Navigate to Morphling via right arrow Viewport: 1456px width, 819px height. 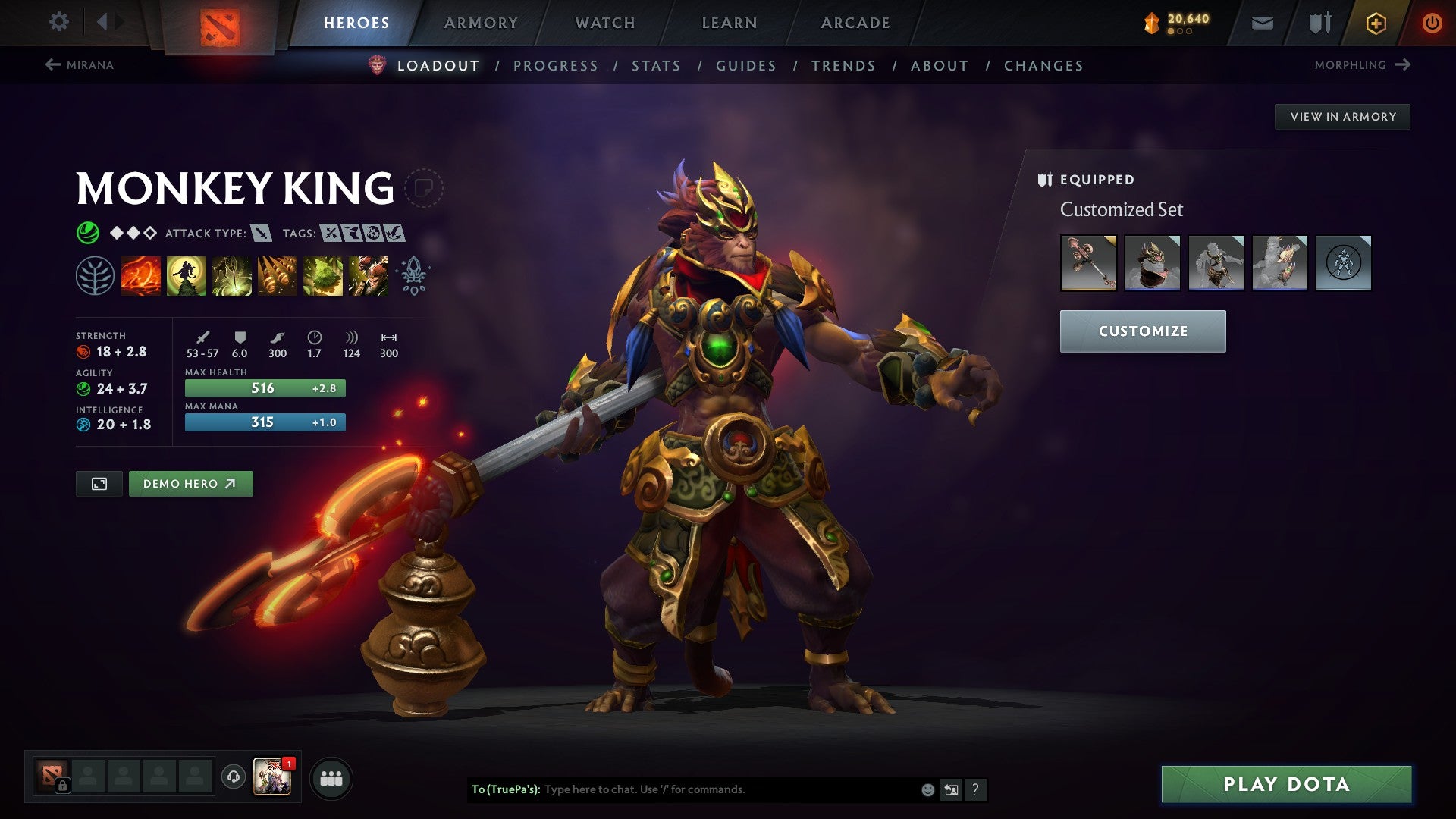[1401, 64]
